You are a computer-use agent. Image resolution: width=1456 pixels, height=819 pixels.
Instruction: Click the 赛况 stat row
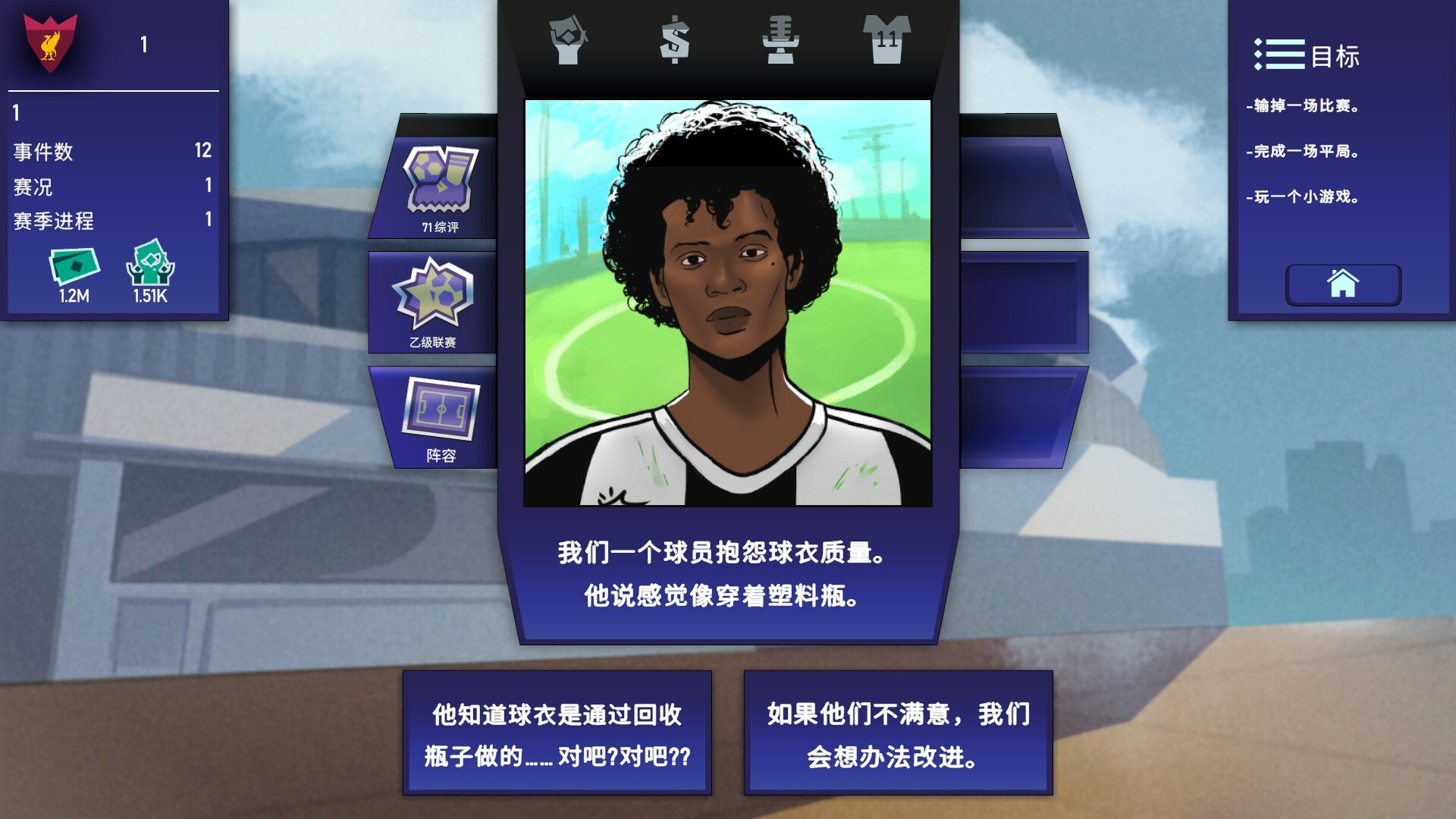(114, 186)
